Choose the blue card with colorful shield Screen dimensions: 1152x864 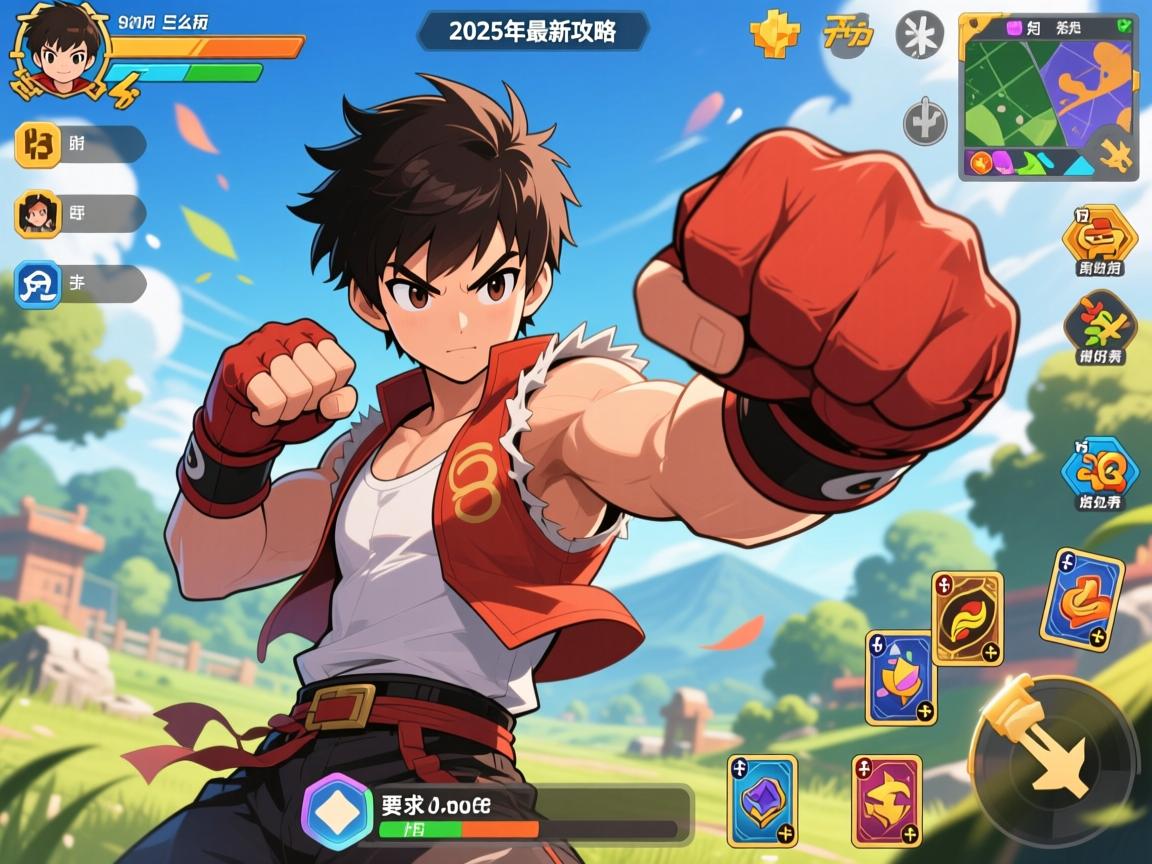tap(901, 677)
